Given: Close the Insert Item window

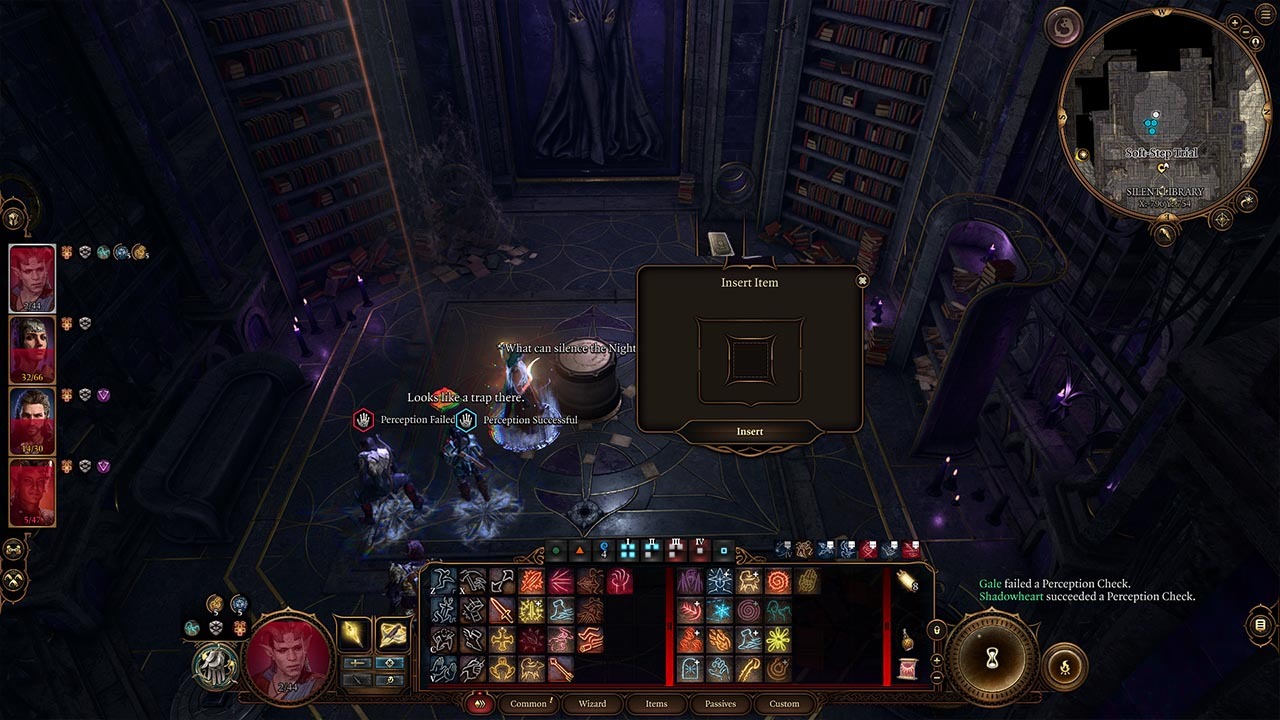Looking at the screenshot, I should click(862, 281).
